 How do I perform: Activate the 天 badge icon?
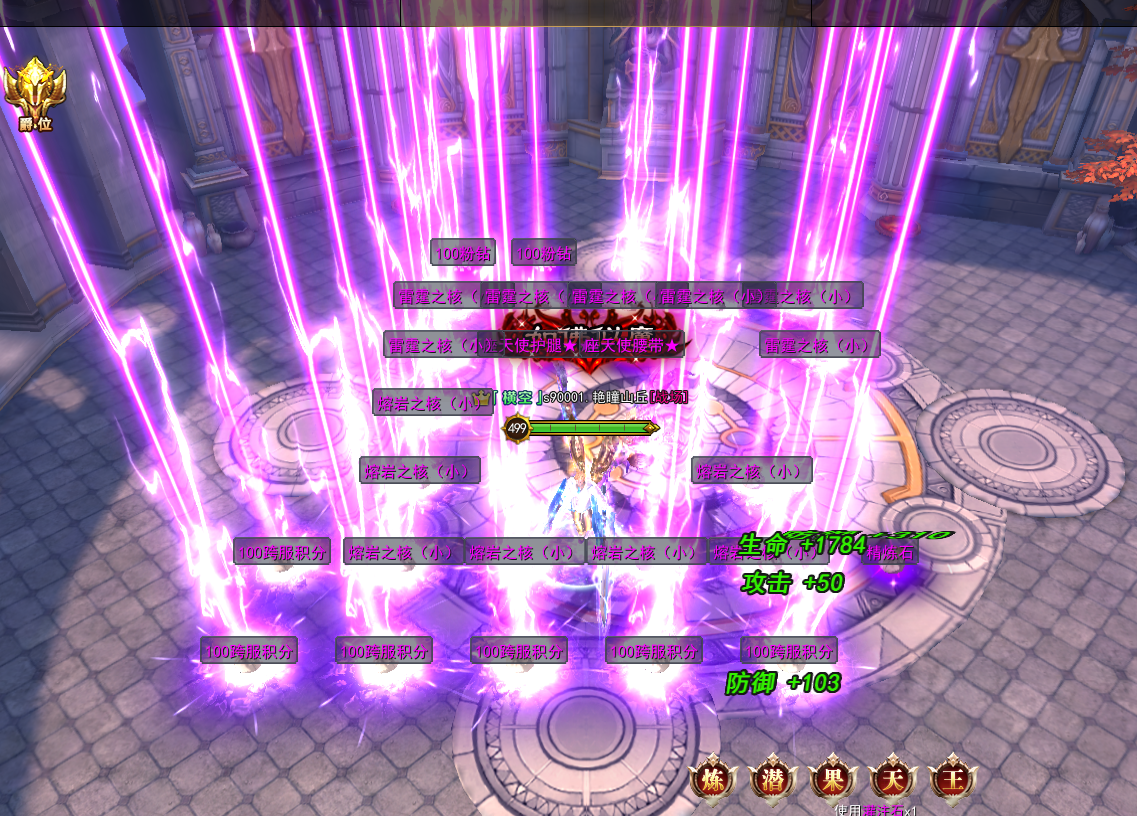(x=892, y=780)
